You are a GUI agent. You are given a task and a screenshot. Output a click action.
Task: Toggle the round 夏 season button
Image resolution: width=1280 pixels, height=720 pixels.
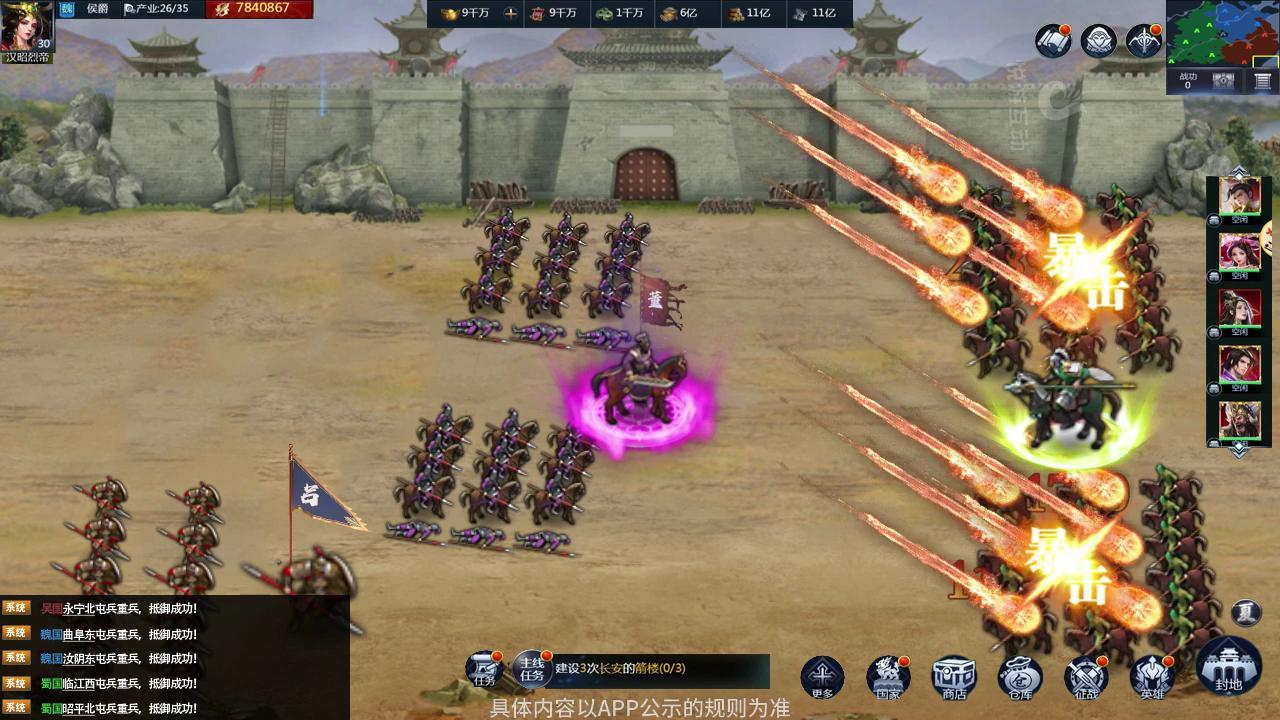[1246, 612]
